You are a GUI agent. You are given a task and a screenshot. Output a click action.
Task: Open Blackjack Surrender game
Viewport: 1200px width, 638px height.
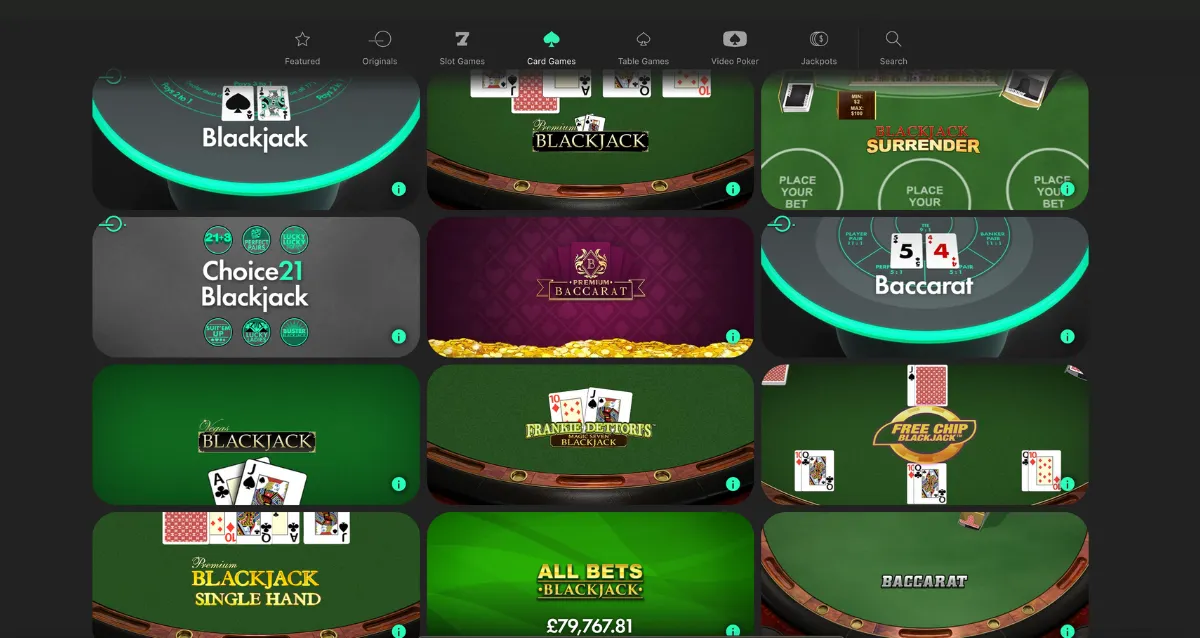(924, 140)
